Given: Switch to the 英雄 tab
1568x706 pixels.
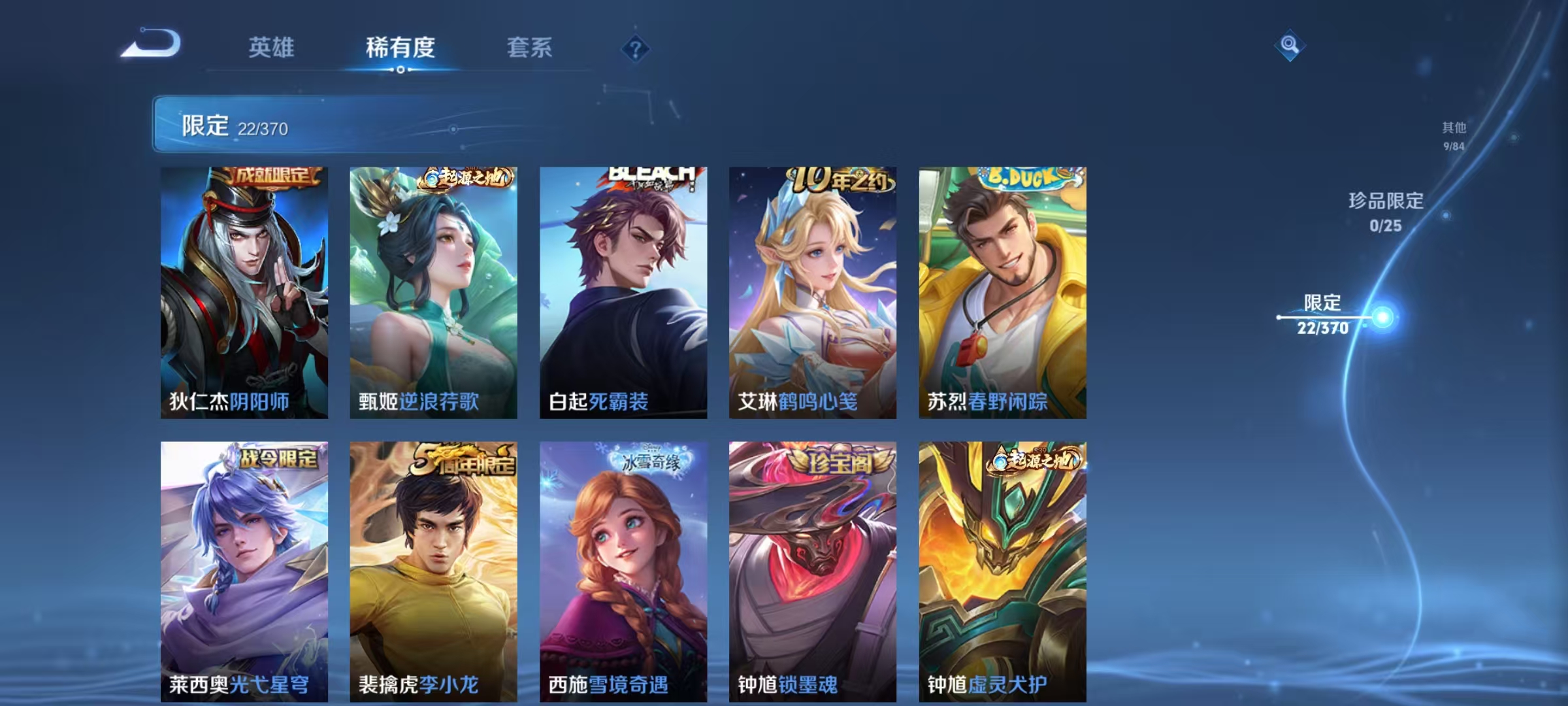Looking at the screenshot, I should (272, 47).
